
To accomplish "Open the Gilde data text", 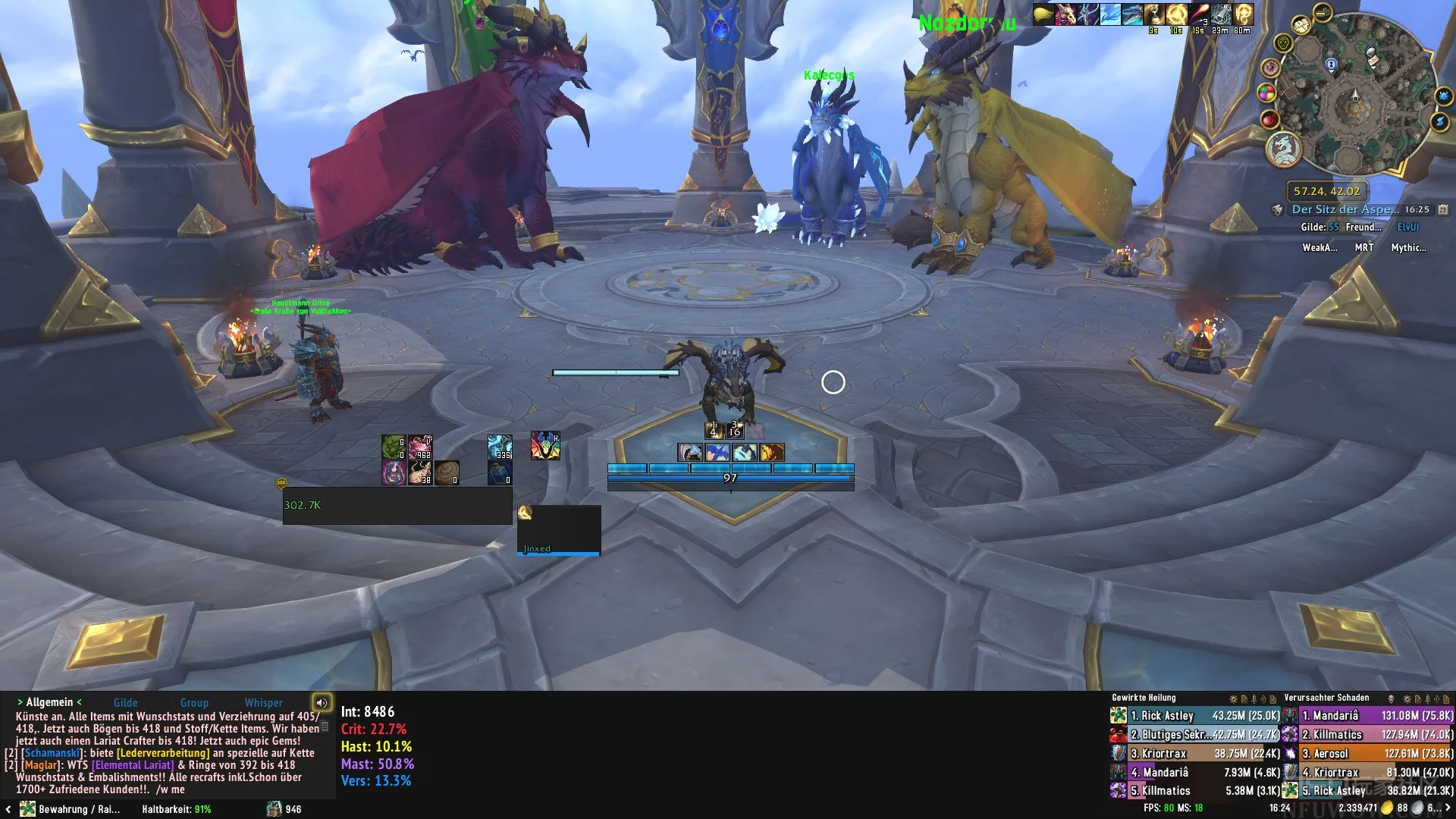I will coord(1319,227).
